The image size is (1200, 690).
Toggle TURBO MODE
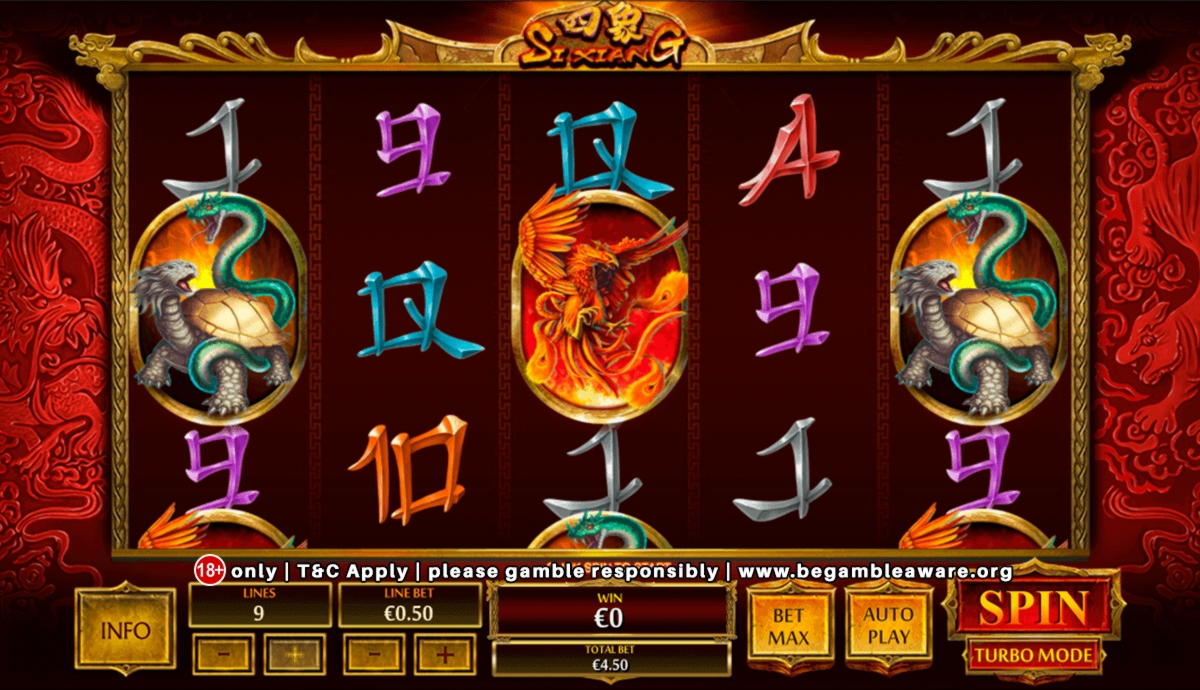tap(1033, 656)
